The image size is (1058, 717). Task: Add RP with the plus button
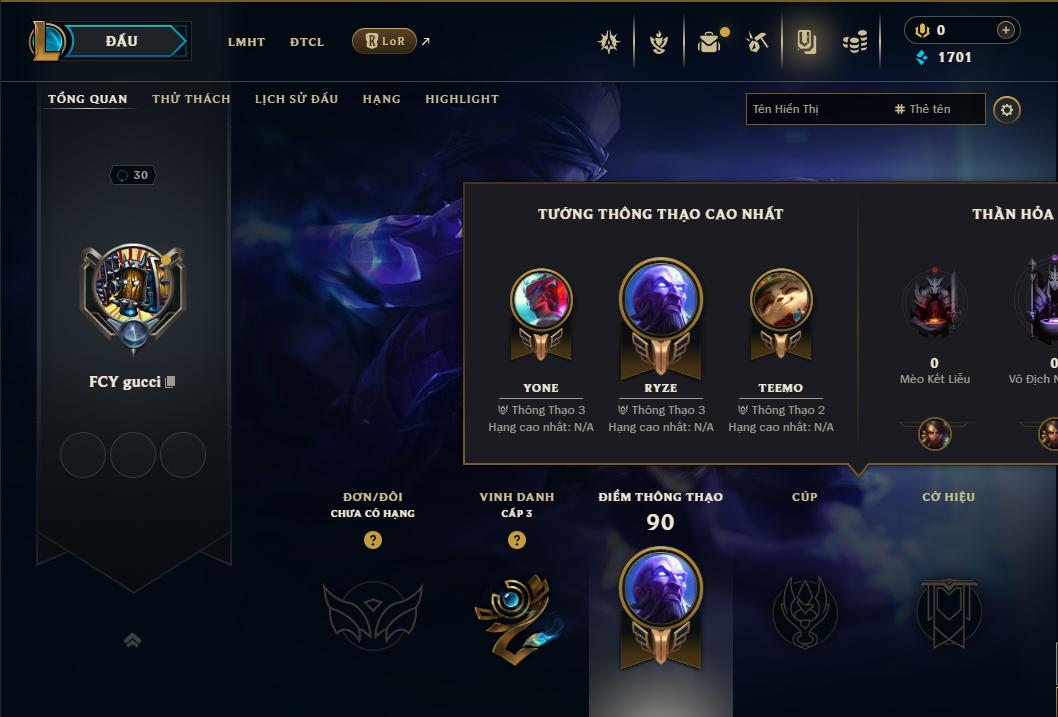pyautogui.click(x=1005, y=30)
